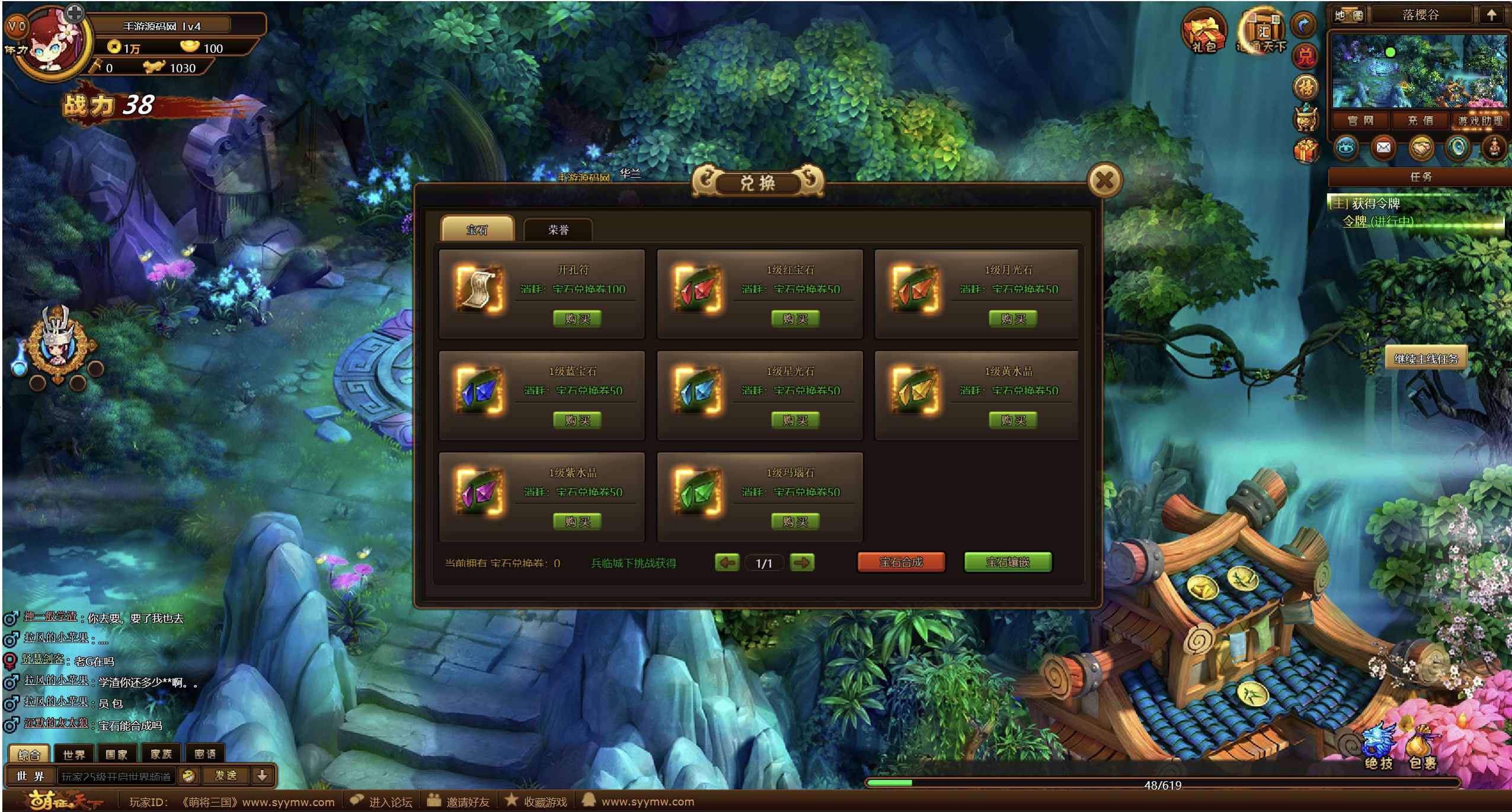The image size is (1512, 812).
Task: Open 宝石镶嵌 gem inlay
Action: tap(1008, 562)
